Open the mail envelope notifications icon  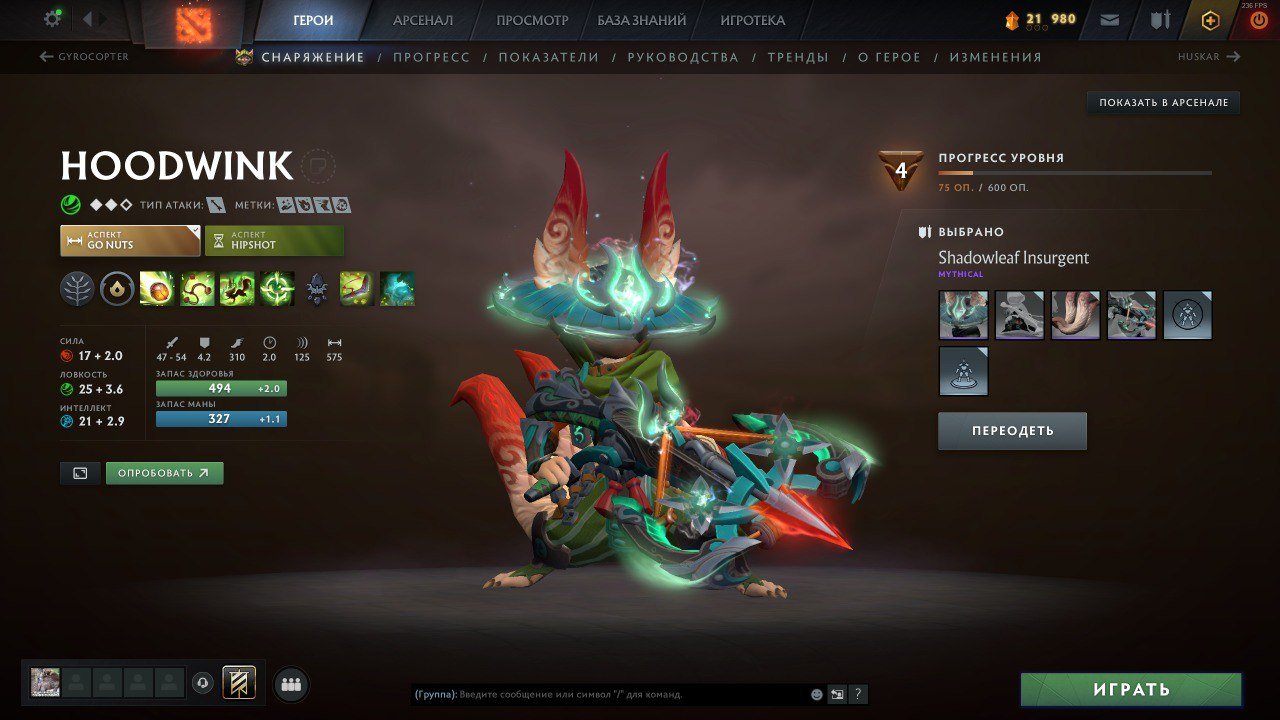1110,18
